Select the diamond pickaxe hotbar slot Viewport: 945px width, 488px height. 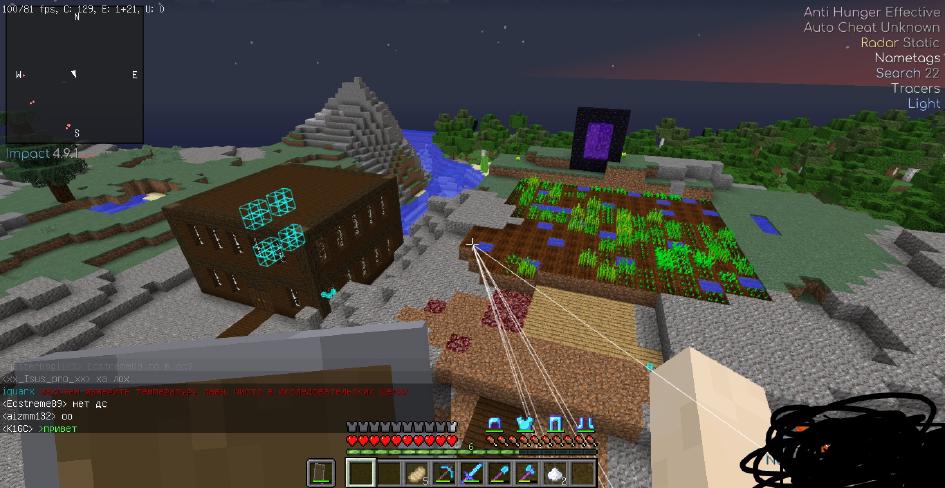[x=443, y=472]
